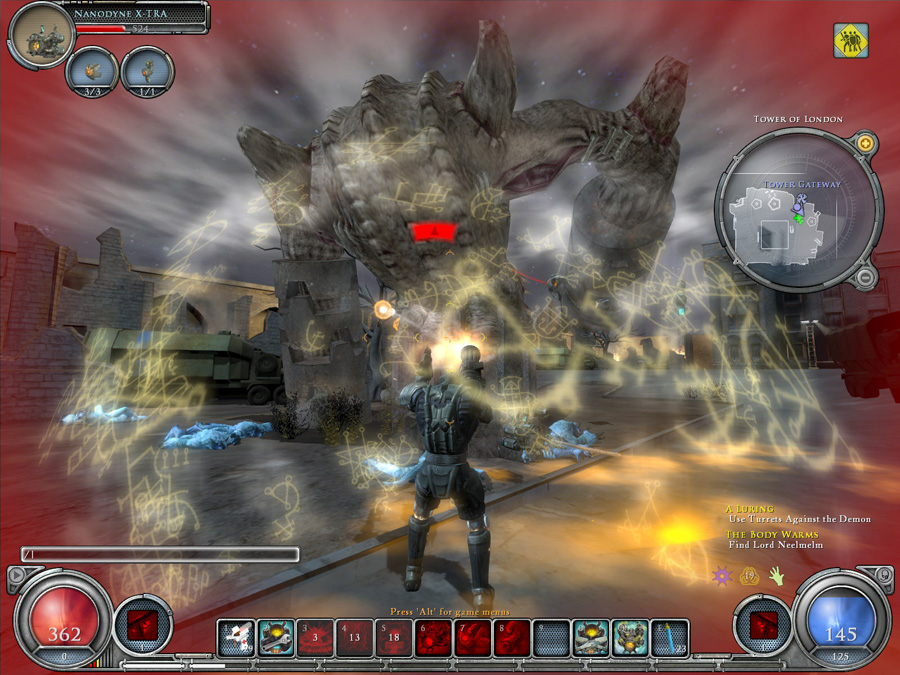Select the Nanodyne X-TRA pet portrait
900x675 pixels.
point(41,36)
